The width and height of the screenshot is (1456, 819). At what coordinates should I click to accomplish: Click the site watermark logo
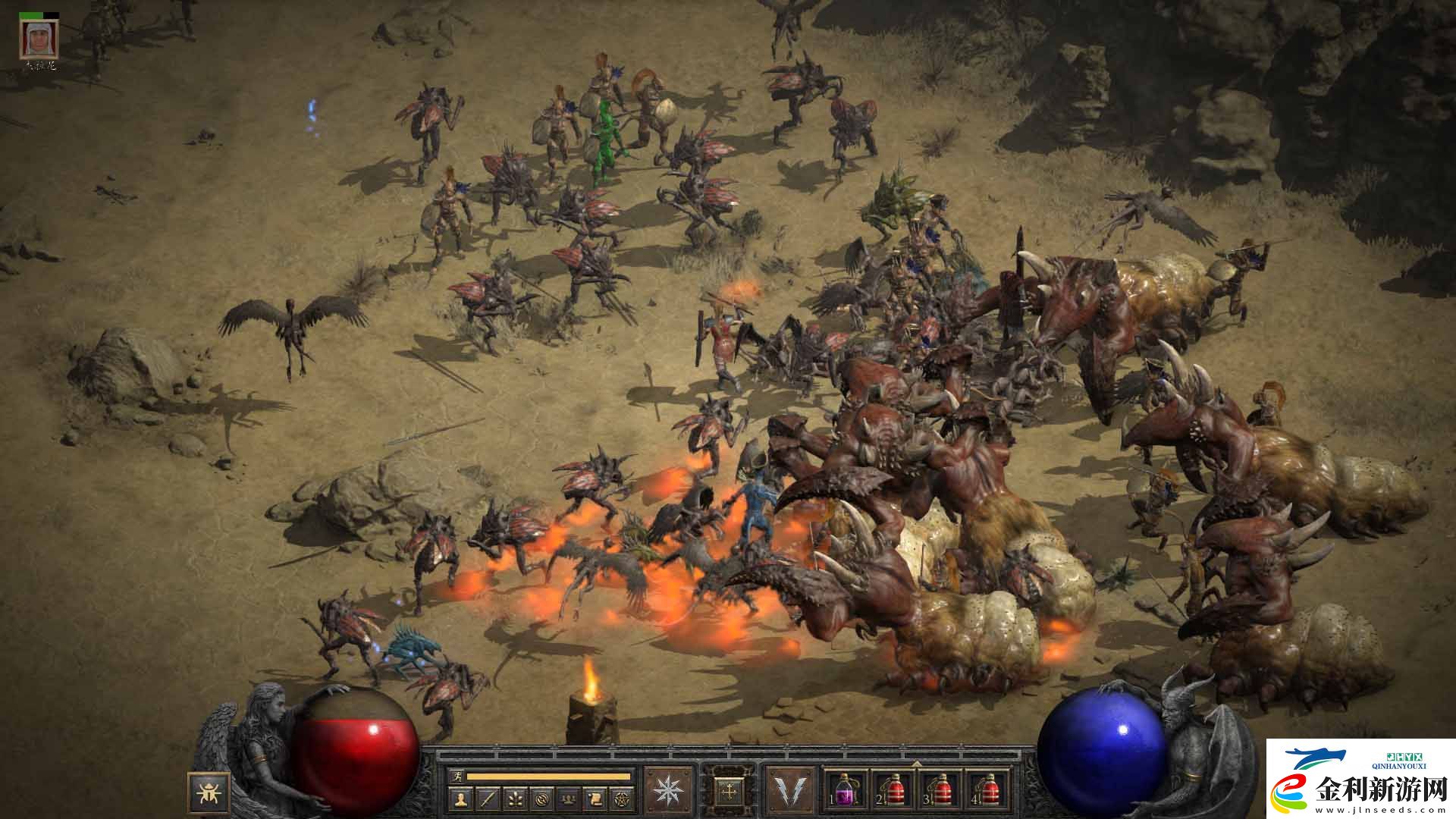1361,779
